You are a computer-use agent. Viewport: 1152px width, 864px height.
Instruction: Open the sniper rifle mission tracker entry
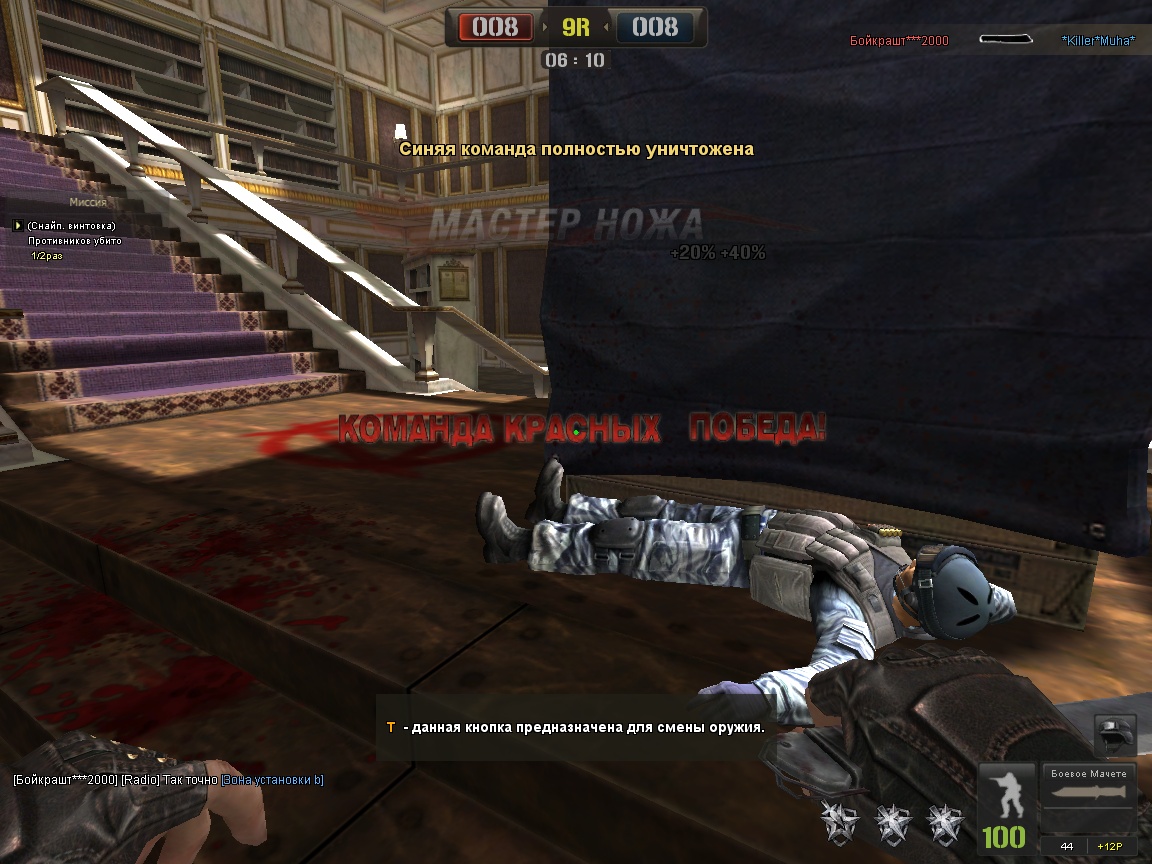click(70, 226)
